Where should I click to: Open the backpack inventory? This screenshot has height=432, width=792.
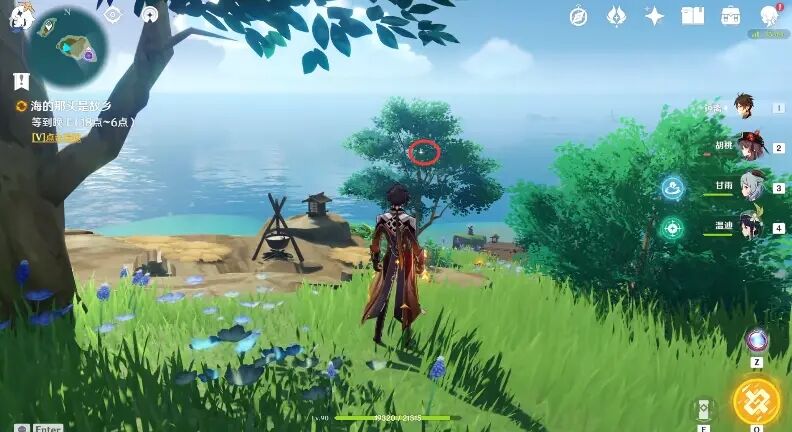coord(731,16)
